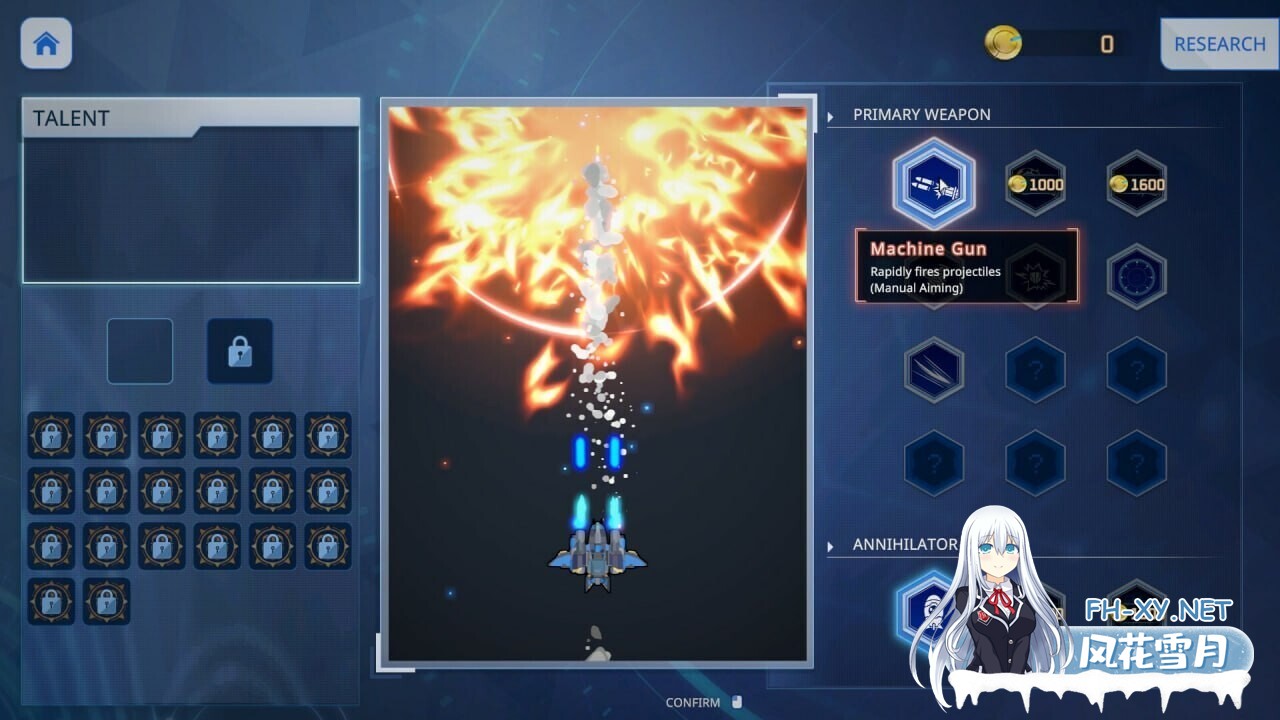Image resolution: width=1280 pixels, height=720 pixels.
Task: Open the RESEARCH screen
Action: point(1219,44)
